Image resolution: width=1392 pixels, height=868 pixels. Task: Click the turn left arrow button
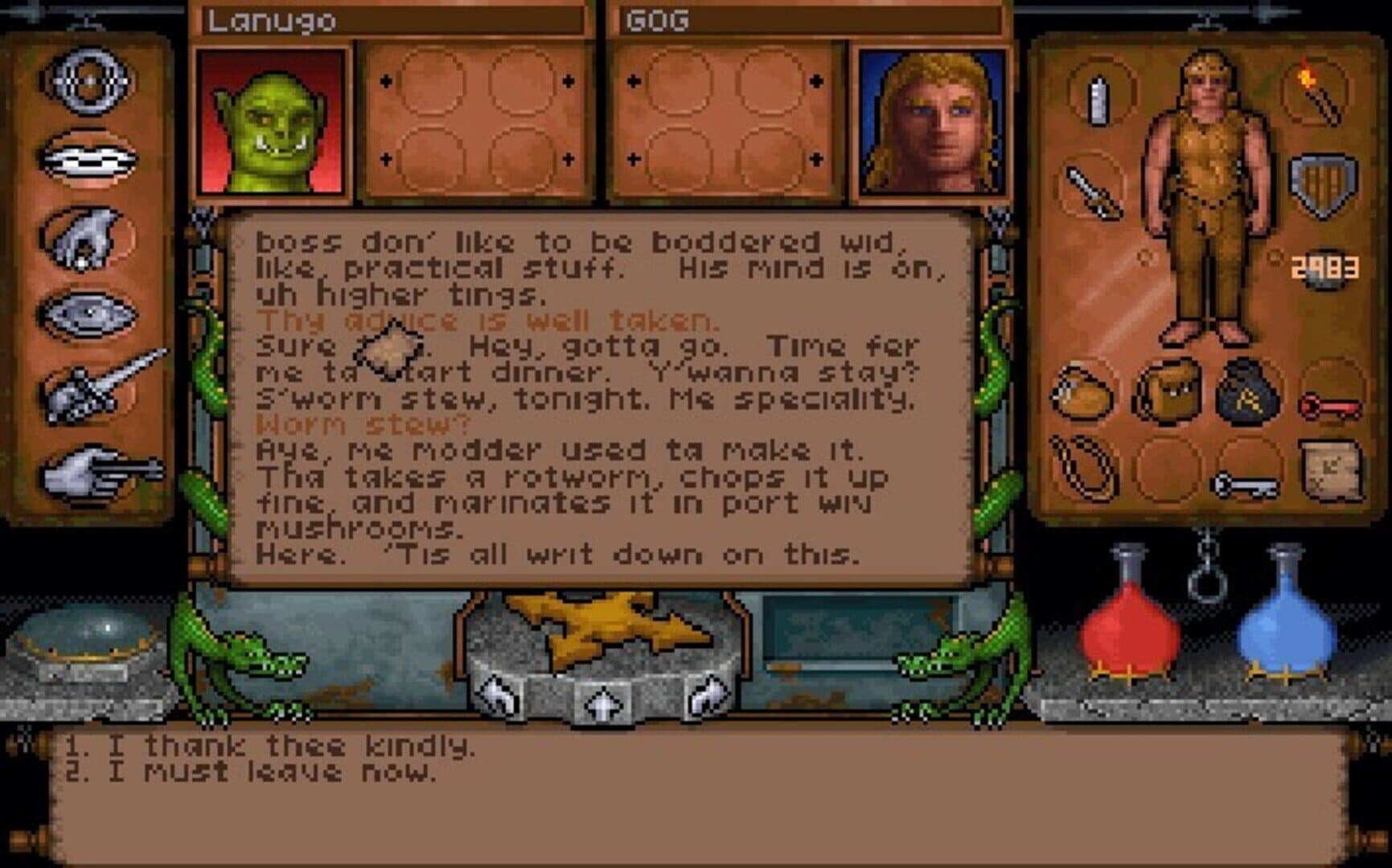click(499, 695)
